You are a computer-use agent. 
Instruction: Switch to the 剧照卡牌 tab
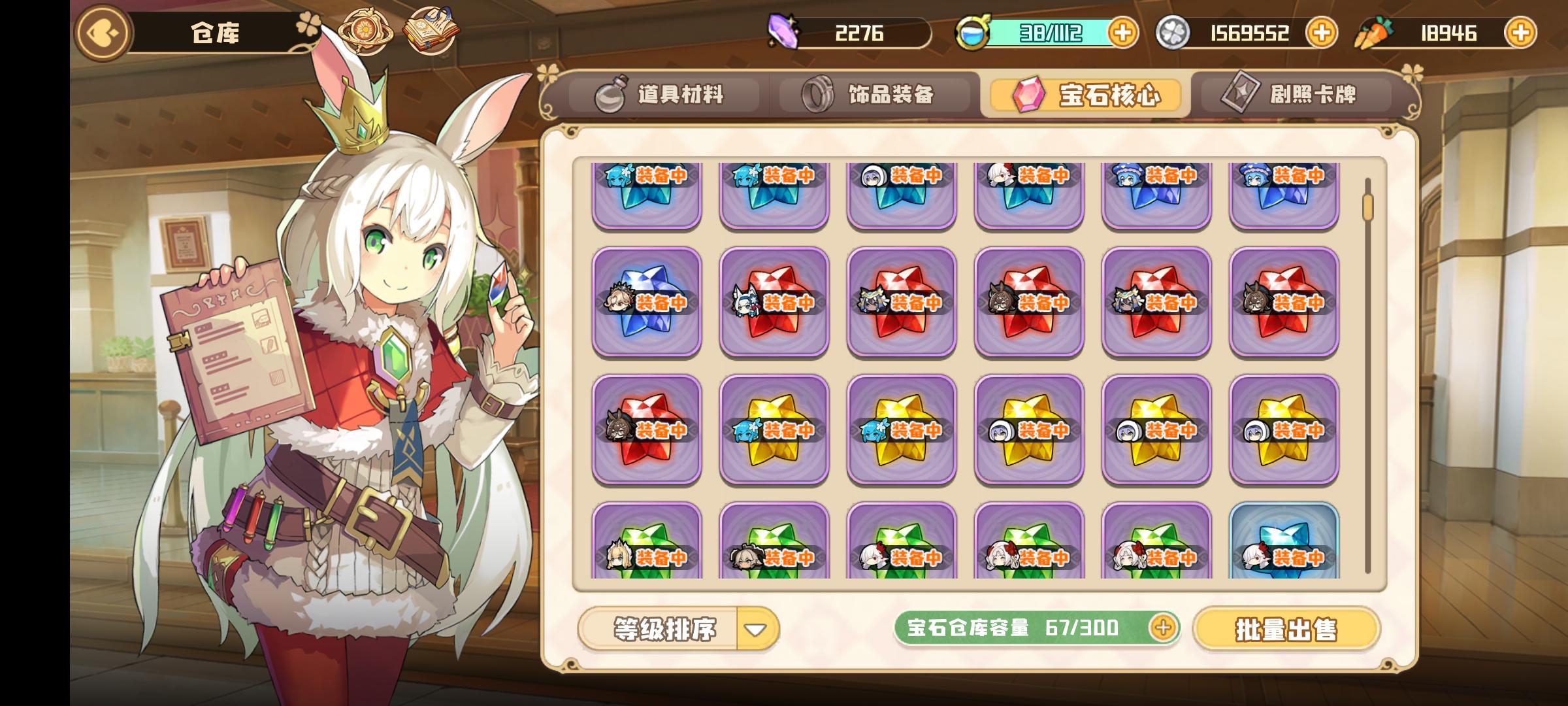coord(1300,95)
